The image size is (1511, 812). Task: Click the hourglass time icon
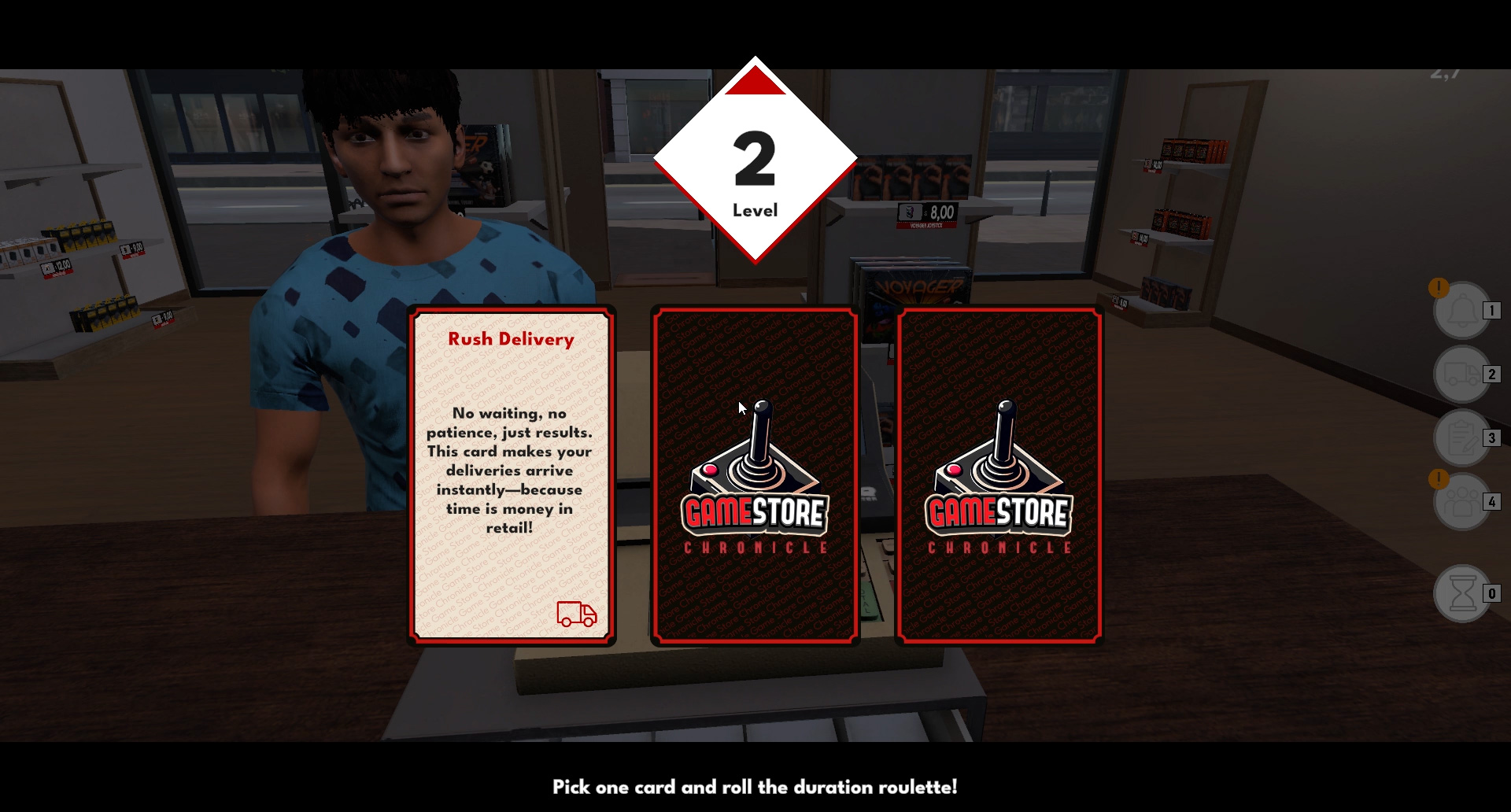pyautogui.click(x=1462, y=595)
